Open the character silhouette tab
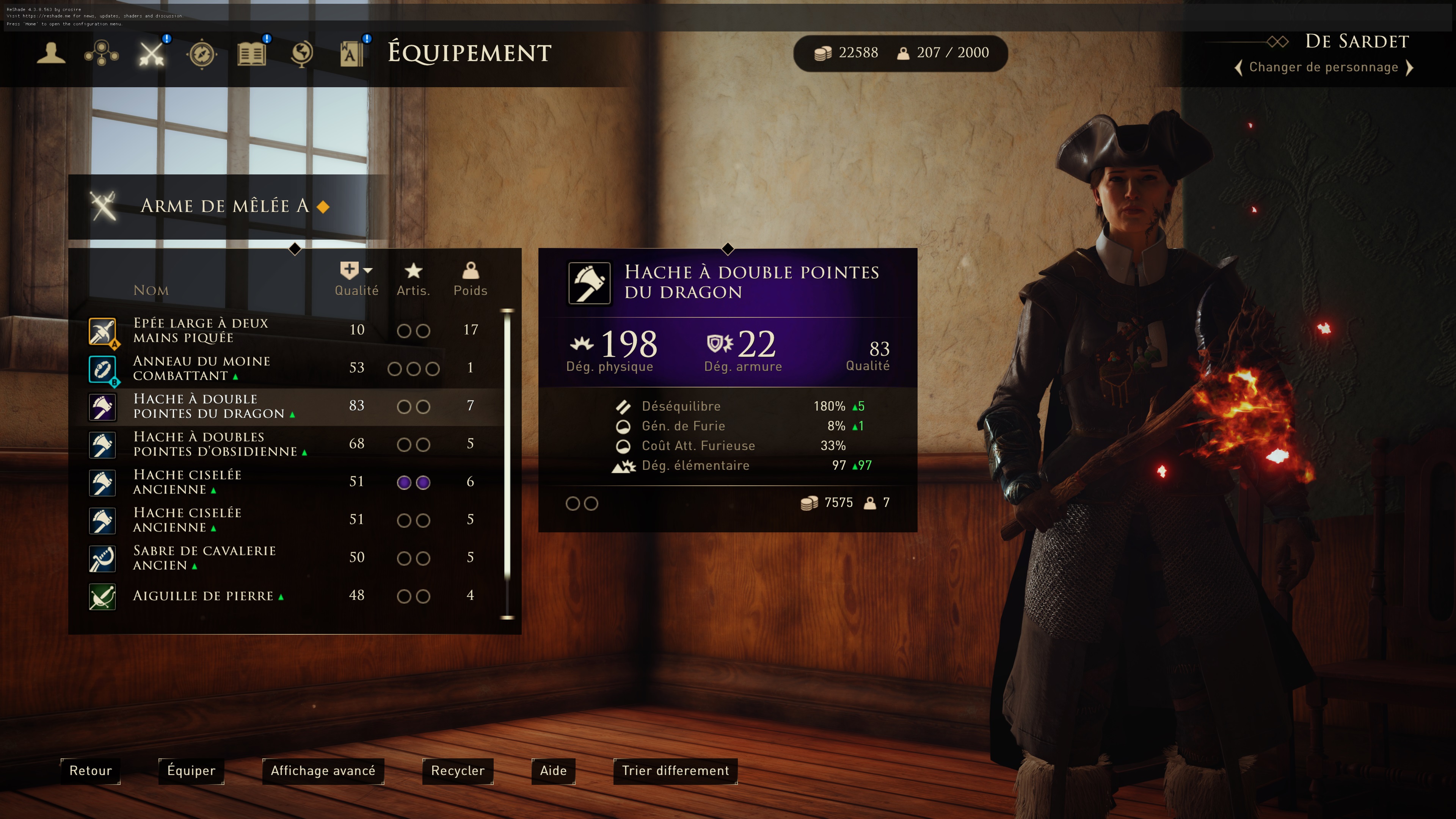 point(51,54)
